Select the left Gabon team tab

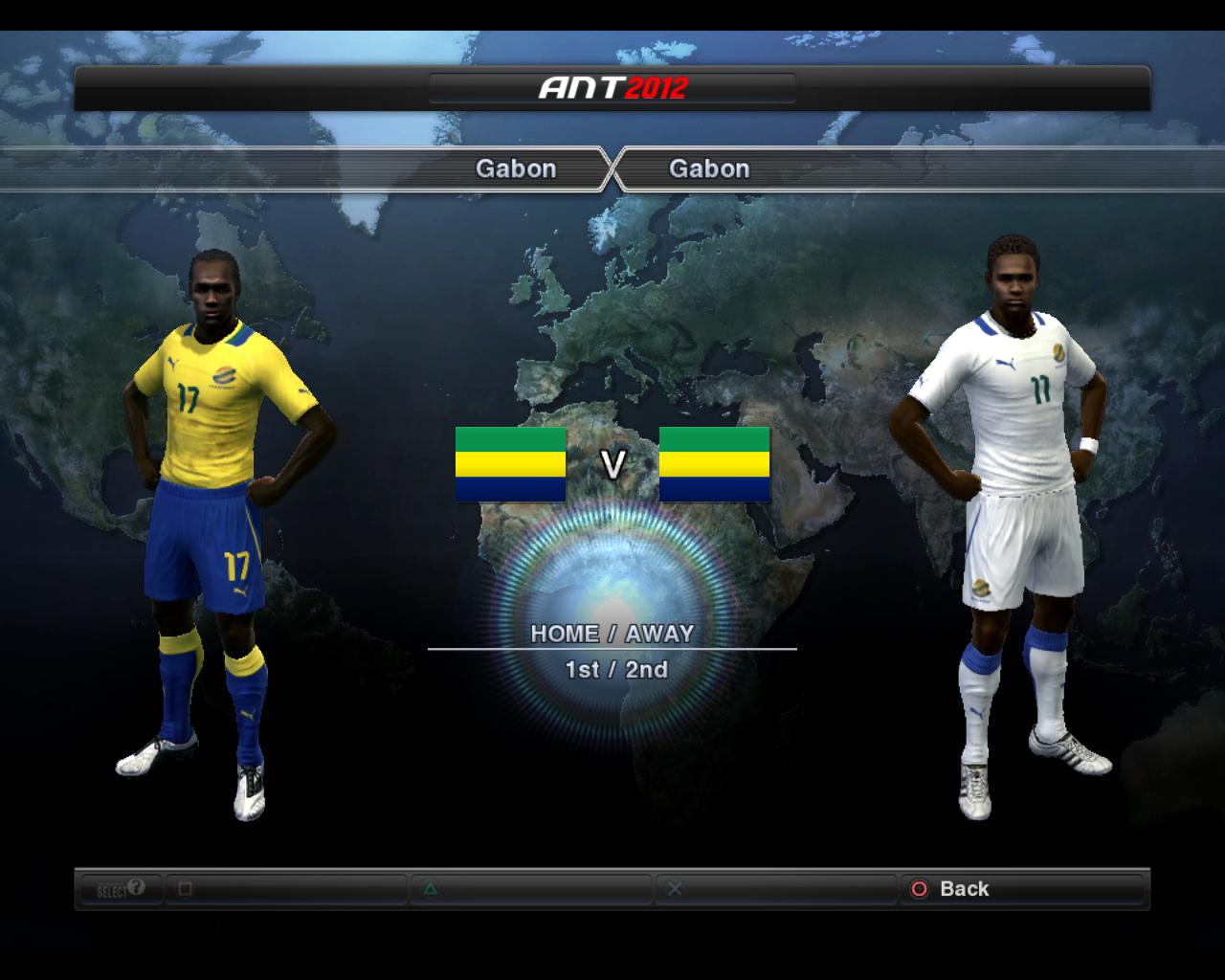click(x=517, y=169)
